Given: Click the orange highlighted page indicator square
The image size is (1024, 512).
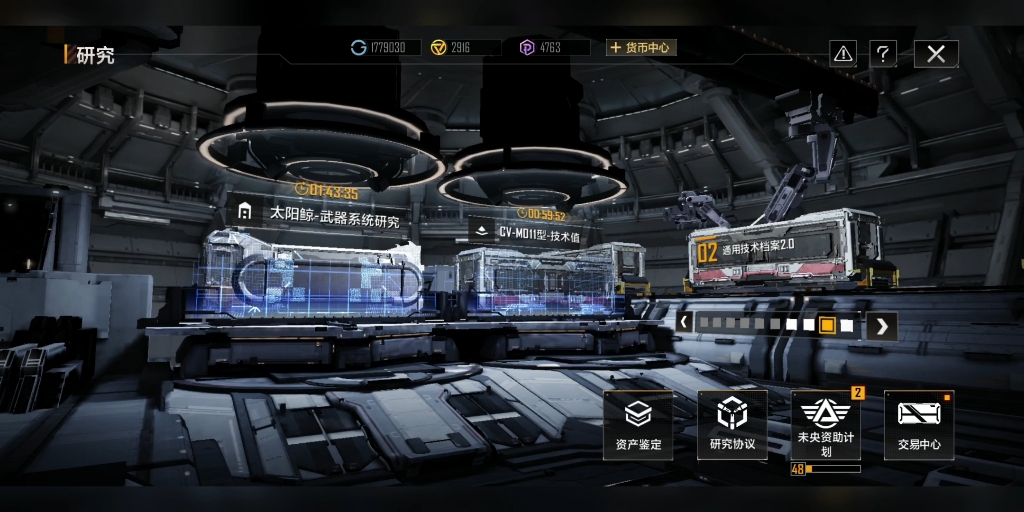Looking at the screenshot, I should pos(827,325).
